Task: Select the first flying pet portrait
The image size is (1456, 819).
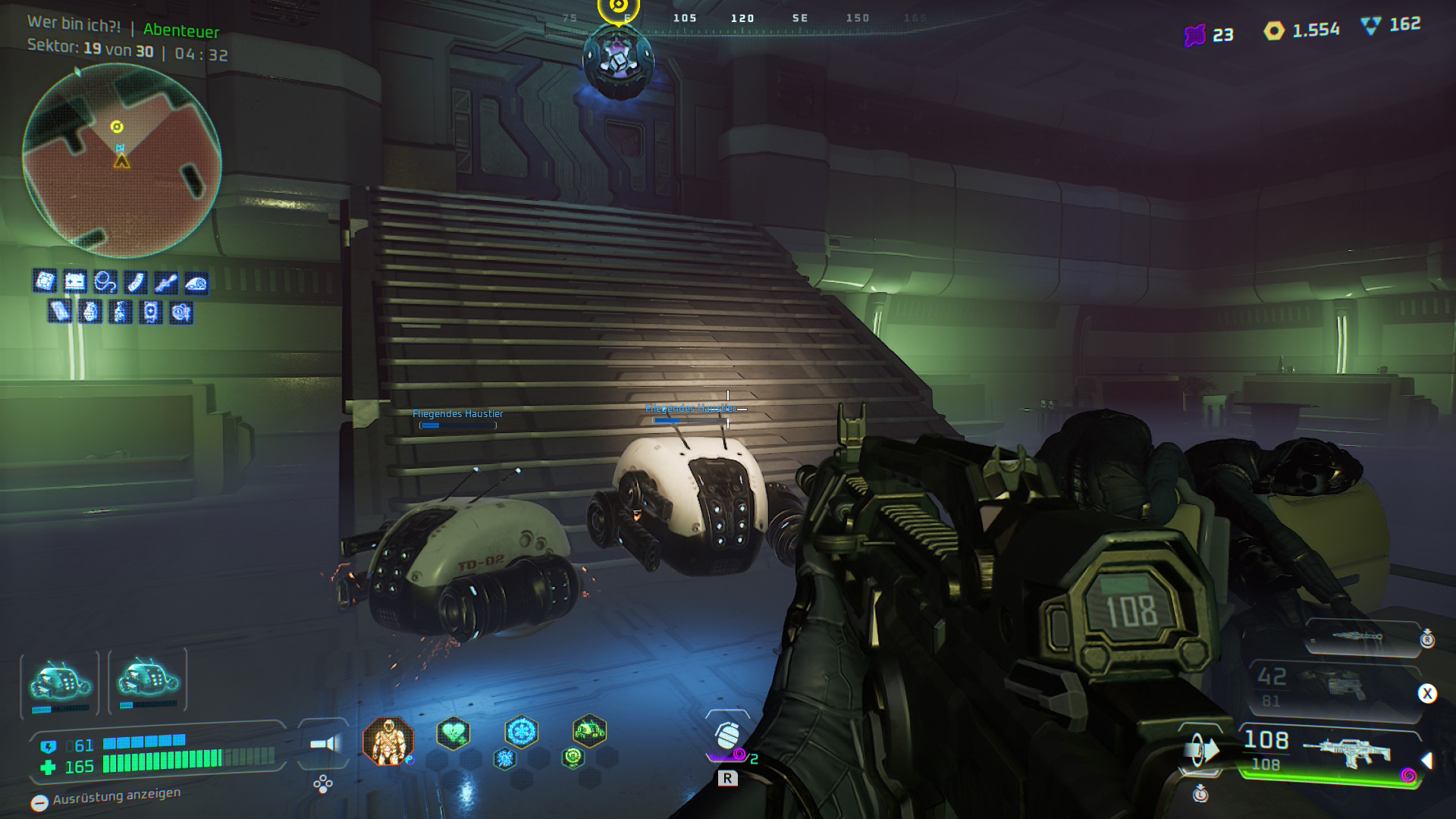Action: coord(60,682)
